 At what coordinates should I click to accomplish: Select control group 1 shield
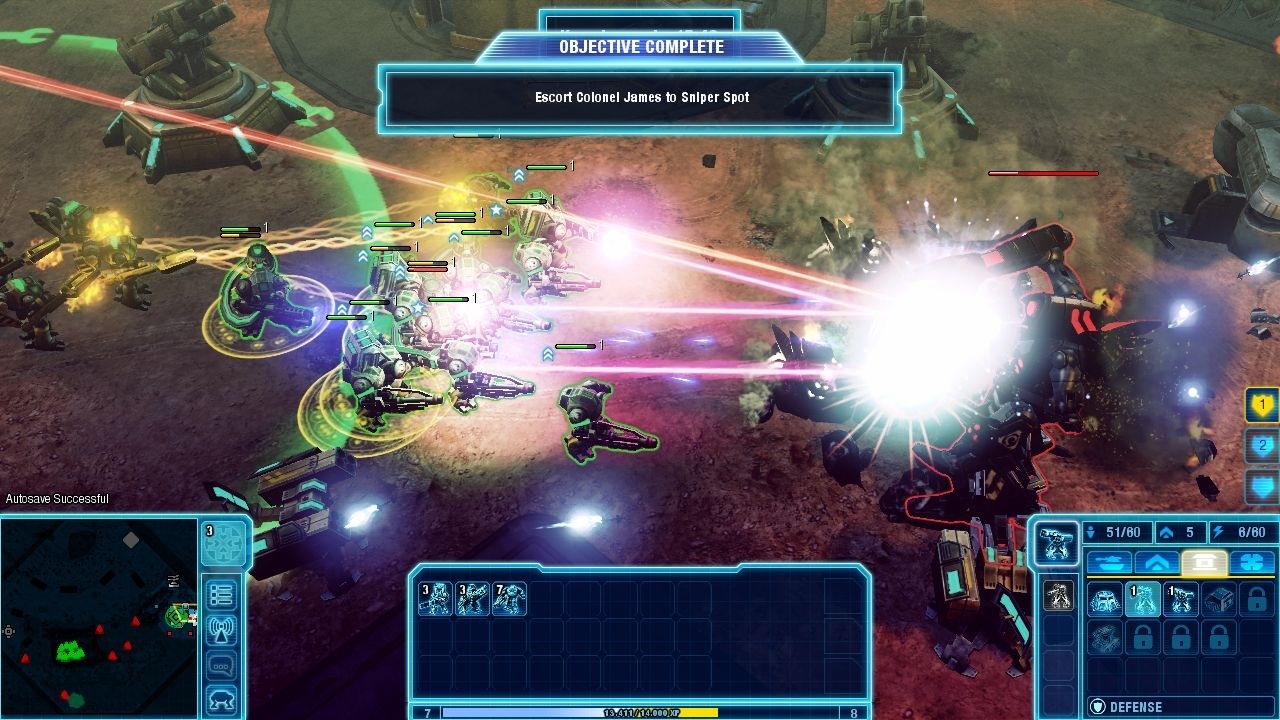pyautogui.click(x=1263, y=406)
